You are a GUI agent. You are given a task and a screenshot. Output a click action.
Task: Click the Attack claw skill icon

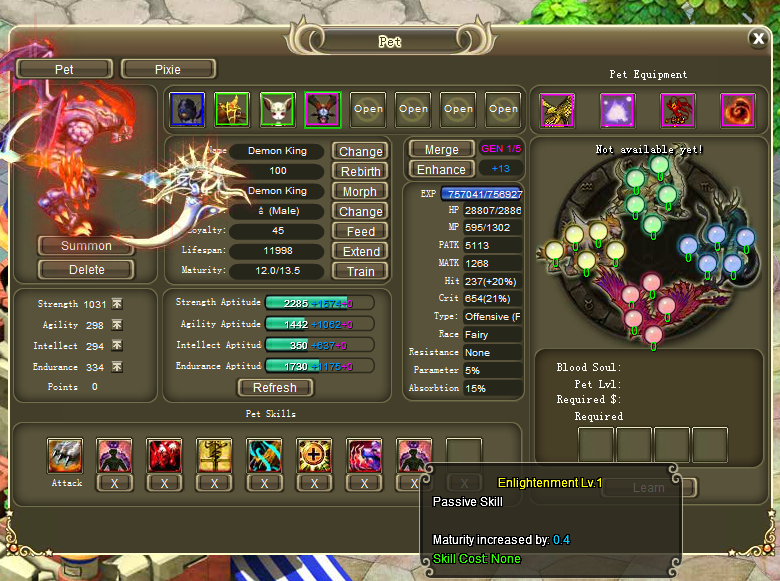[66, 455]
